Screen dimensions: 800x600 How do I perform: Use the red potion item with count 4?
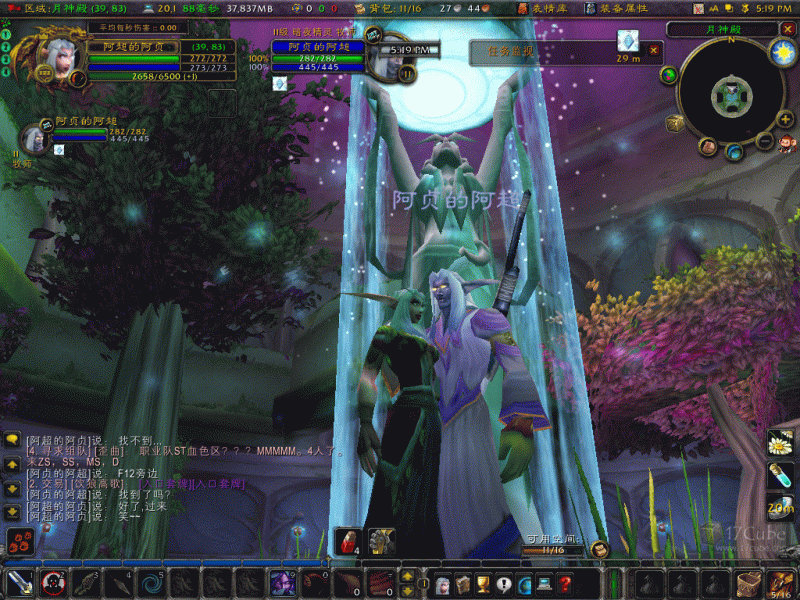[x=346, y=540]
